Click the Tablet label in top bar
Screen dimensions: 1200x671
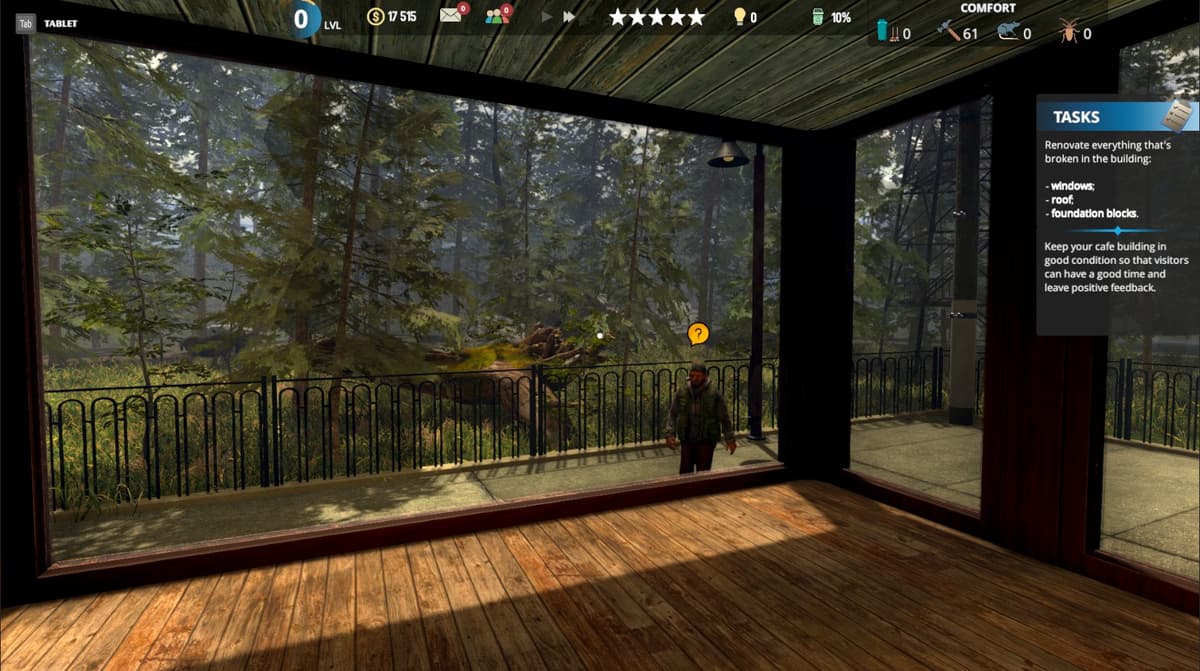click(61, 23)
